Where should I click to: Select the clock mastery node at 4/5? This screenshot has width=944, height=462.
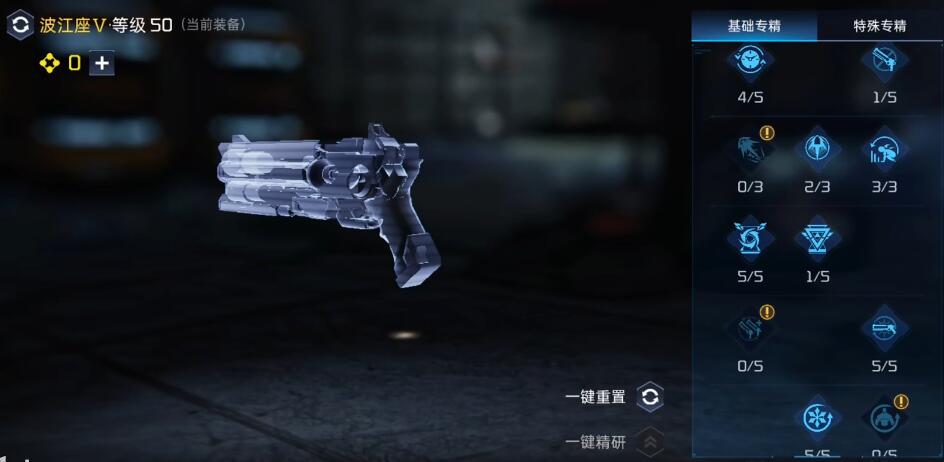751,62
